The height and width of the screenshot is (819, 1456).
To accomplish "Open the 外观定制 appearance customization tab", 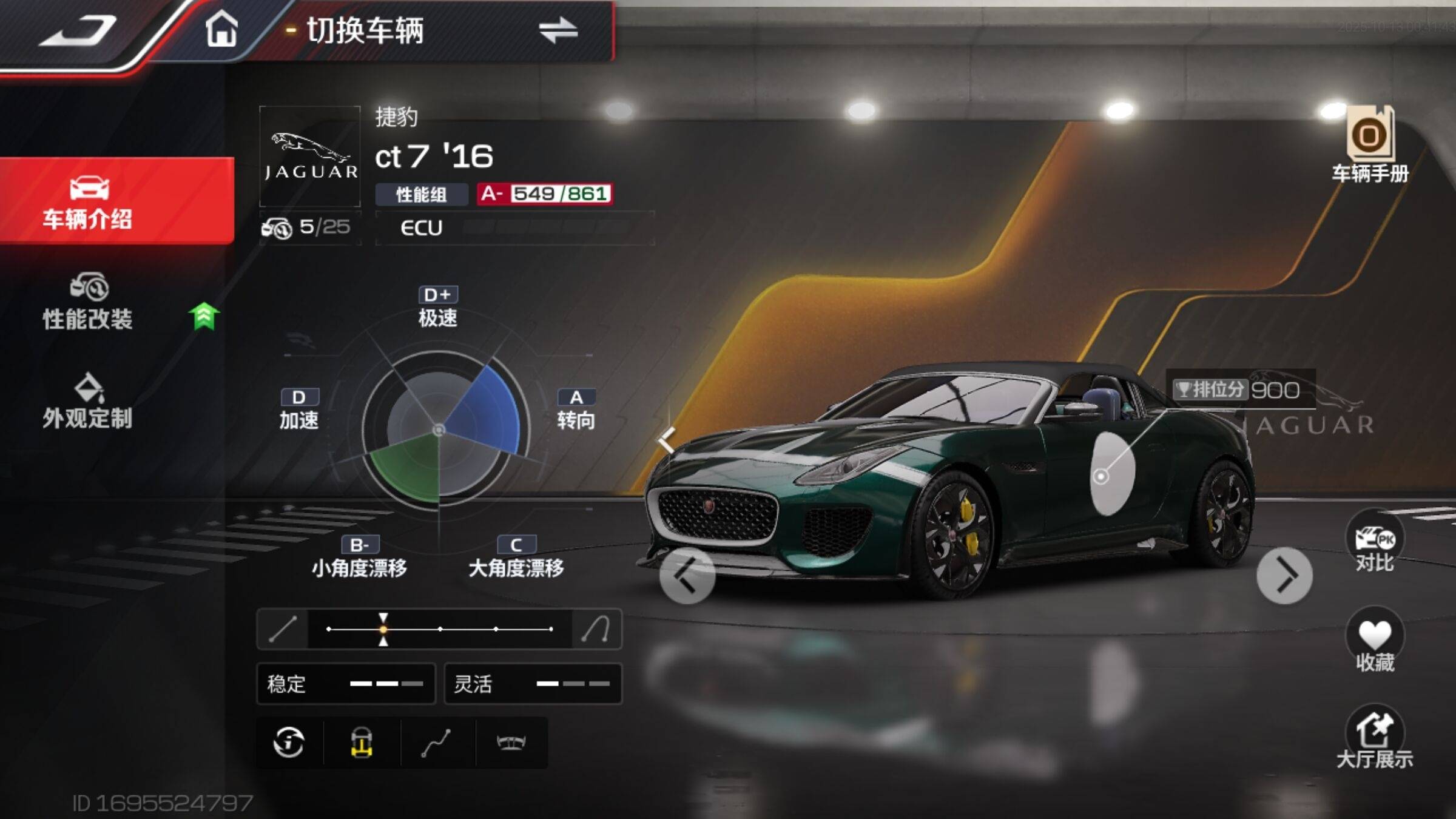I will 88,402.
